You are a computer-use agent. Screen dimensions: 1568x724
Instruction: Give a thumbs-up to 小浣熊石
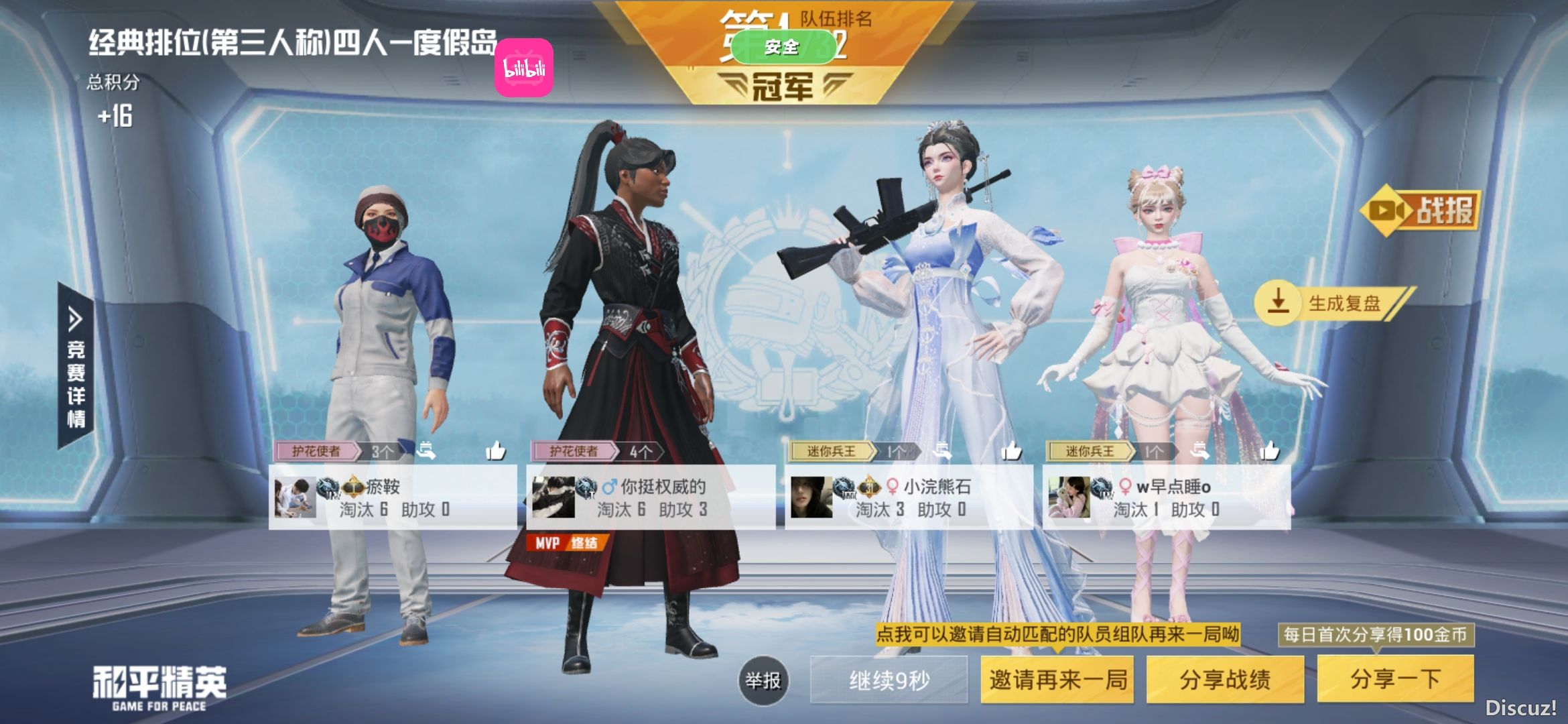1011,451
